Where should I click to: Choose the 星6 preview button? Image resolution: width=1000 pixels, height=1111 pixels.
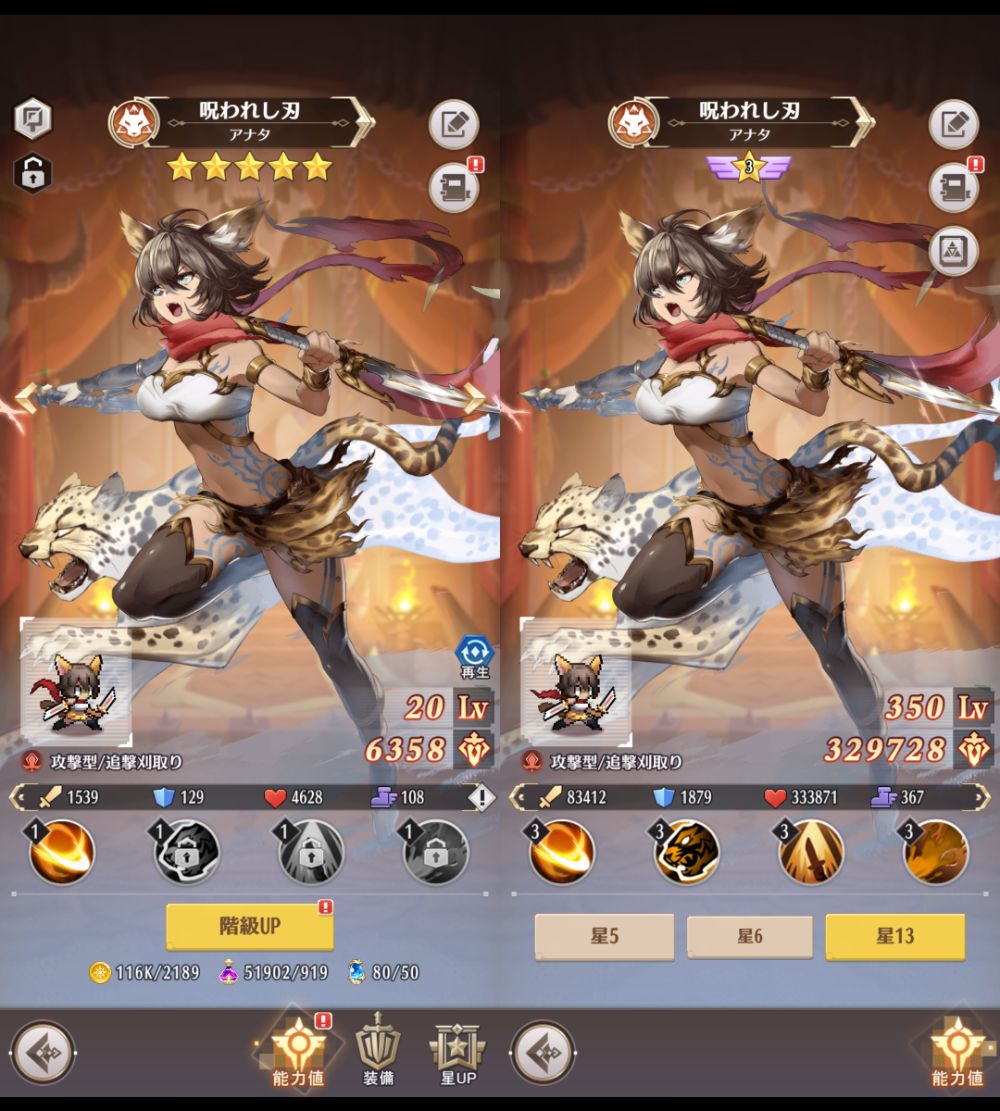749,937
